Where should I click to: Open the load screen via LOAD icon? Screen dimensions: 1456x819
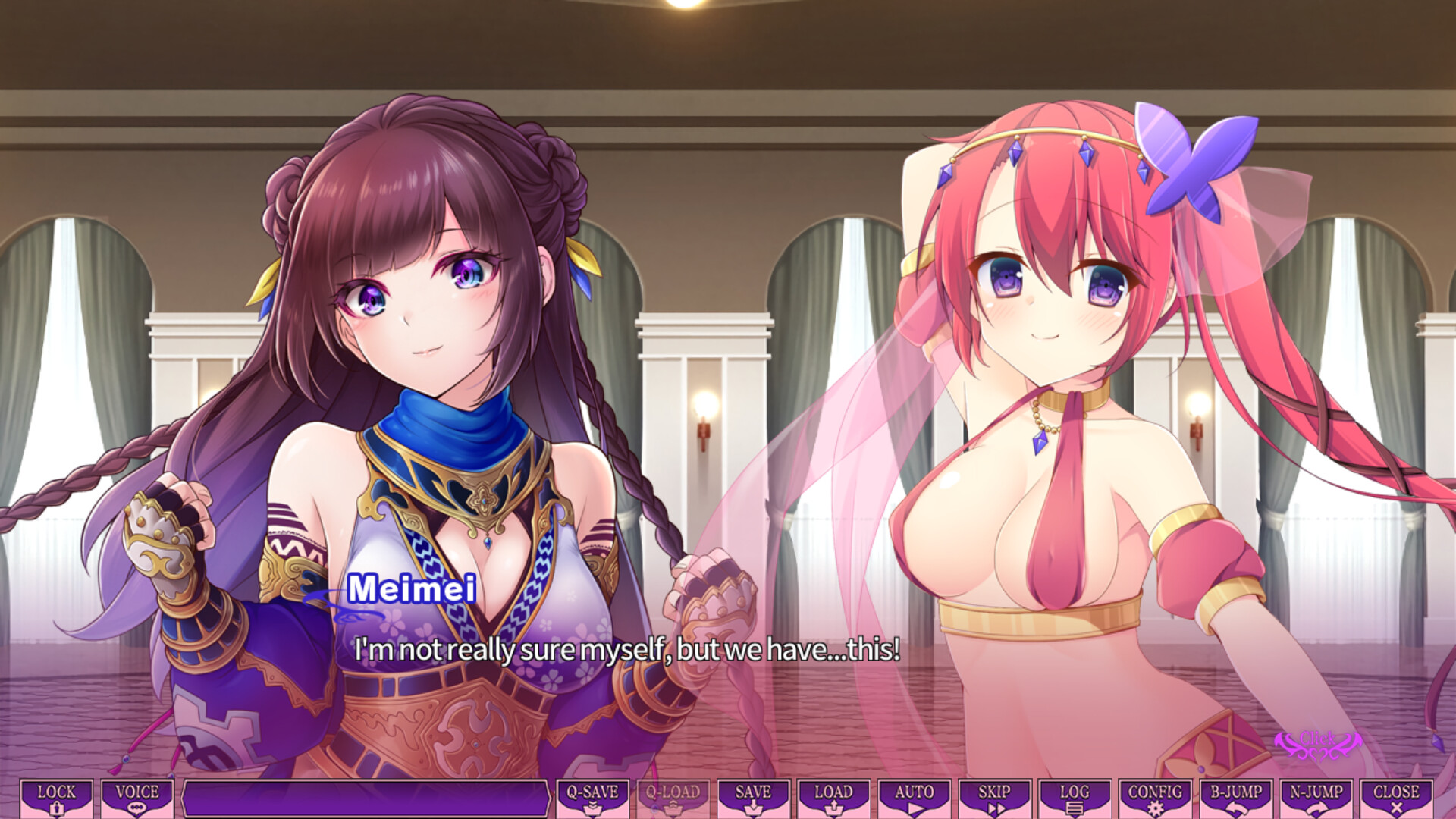coord(833,798)
